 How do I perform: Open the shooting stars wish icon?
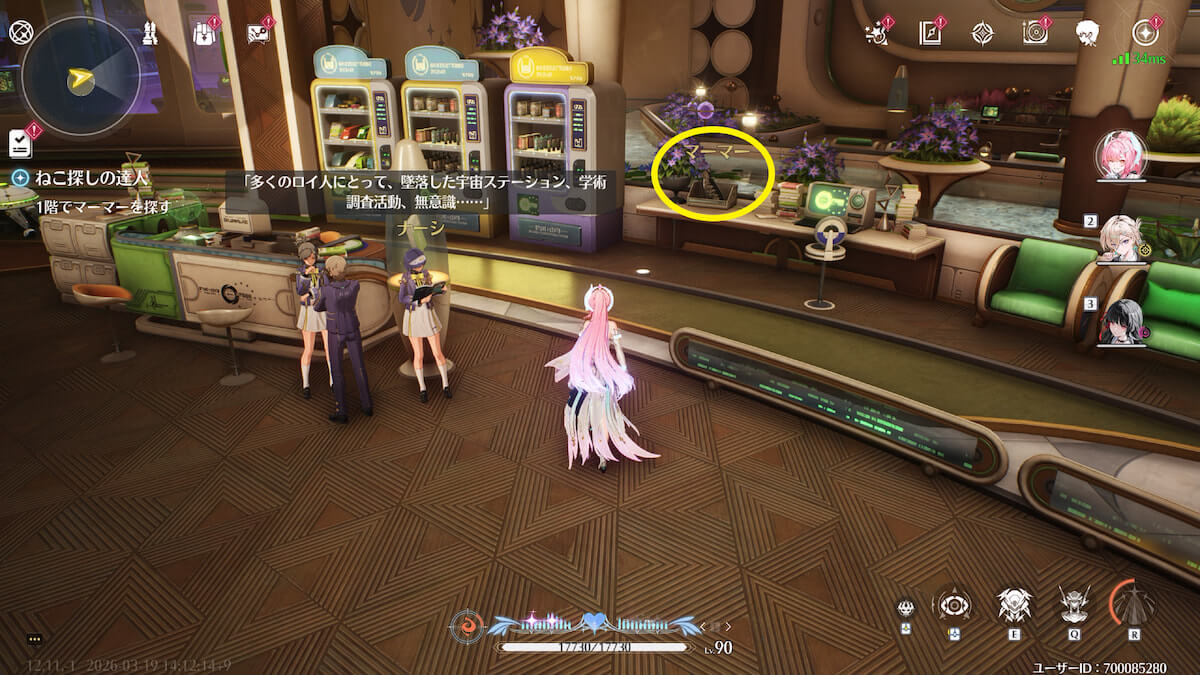[x=877, y=33]
